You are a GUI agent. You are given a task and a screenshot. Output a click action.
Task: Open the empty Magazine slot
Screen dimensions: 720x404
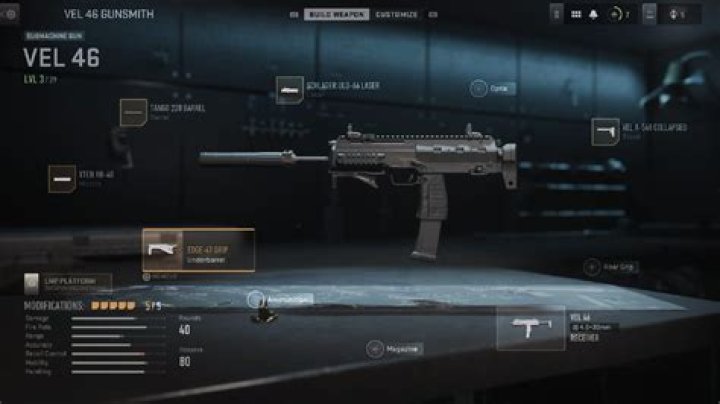pos(376,348)
